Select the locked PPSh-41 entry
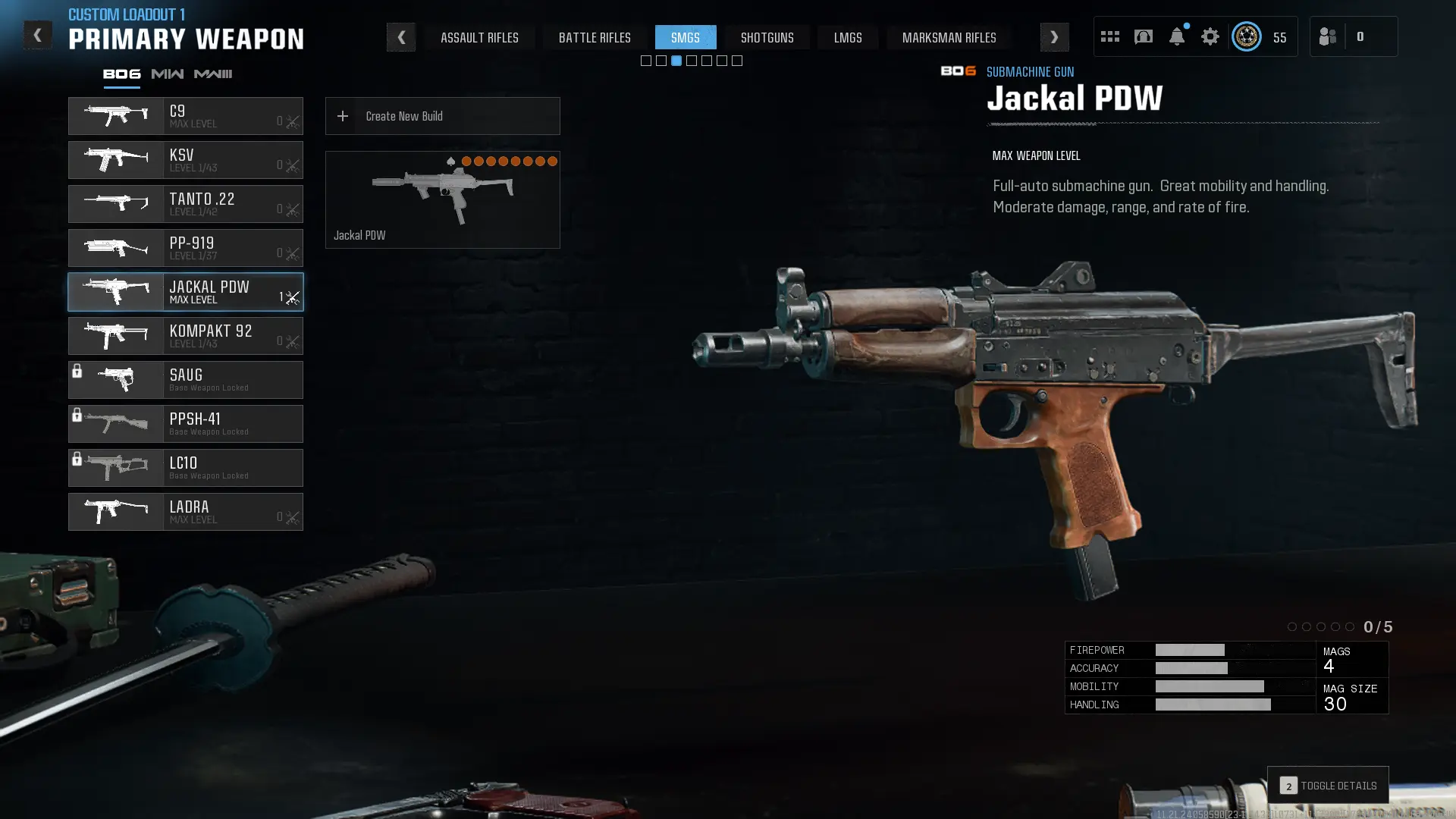This screenshot has height=819, width=1456. (186, 424)
